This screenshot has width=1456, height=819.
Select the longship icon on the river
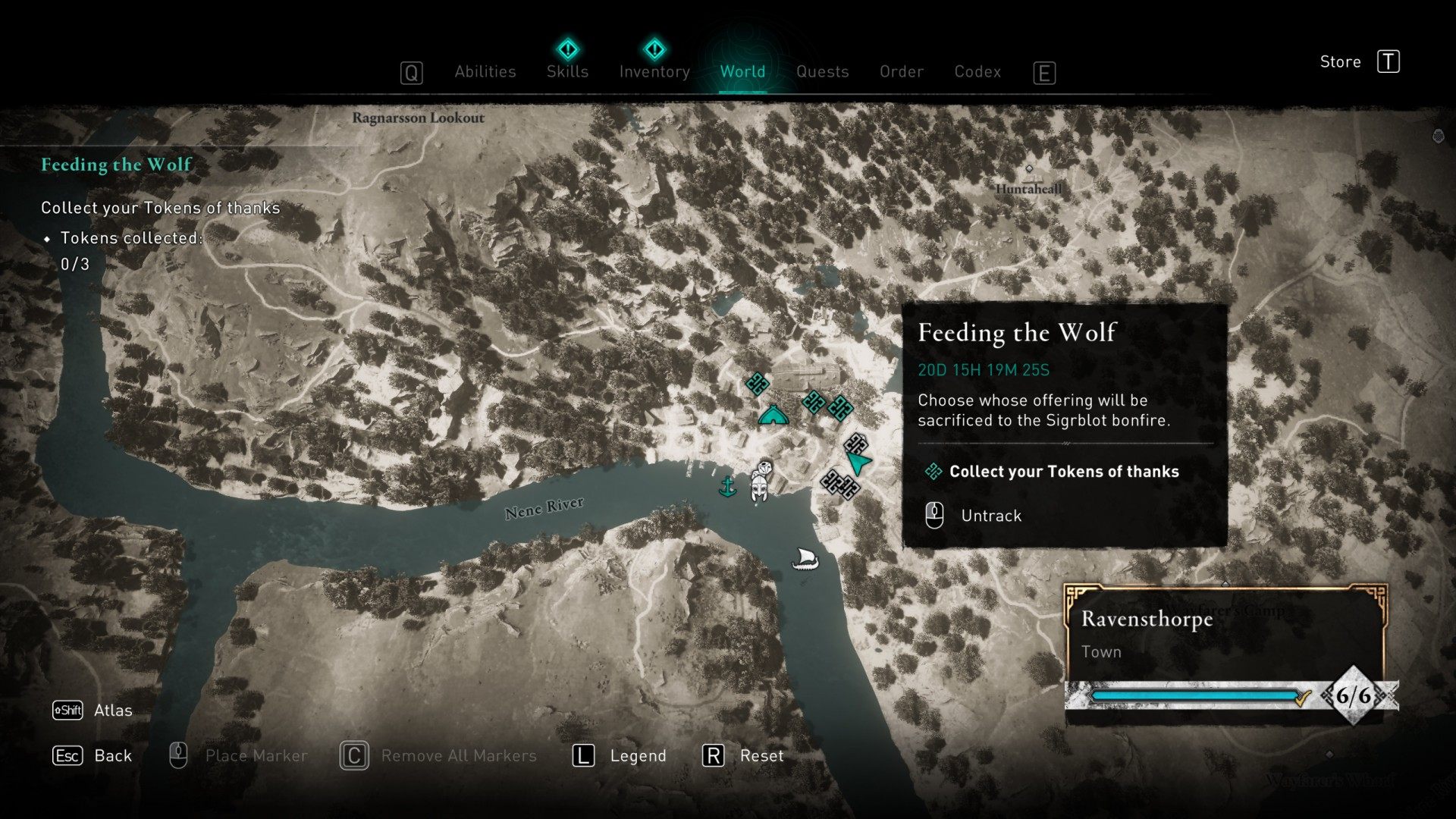(805, 560)
